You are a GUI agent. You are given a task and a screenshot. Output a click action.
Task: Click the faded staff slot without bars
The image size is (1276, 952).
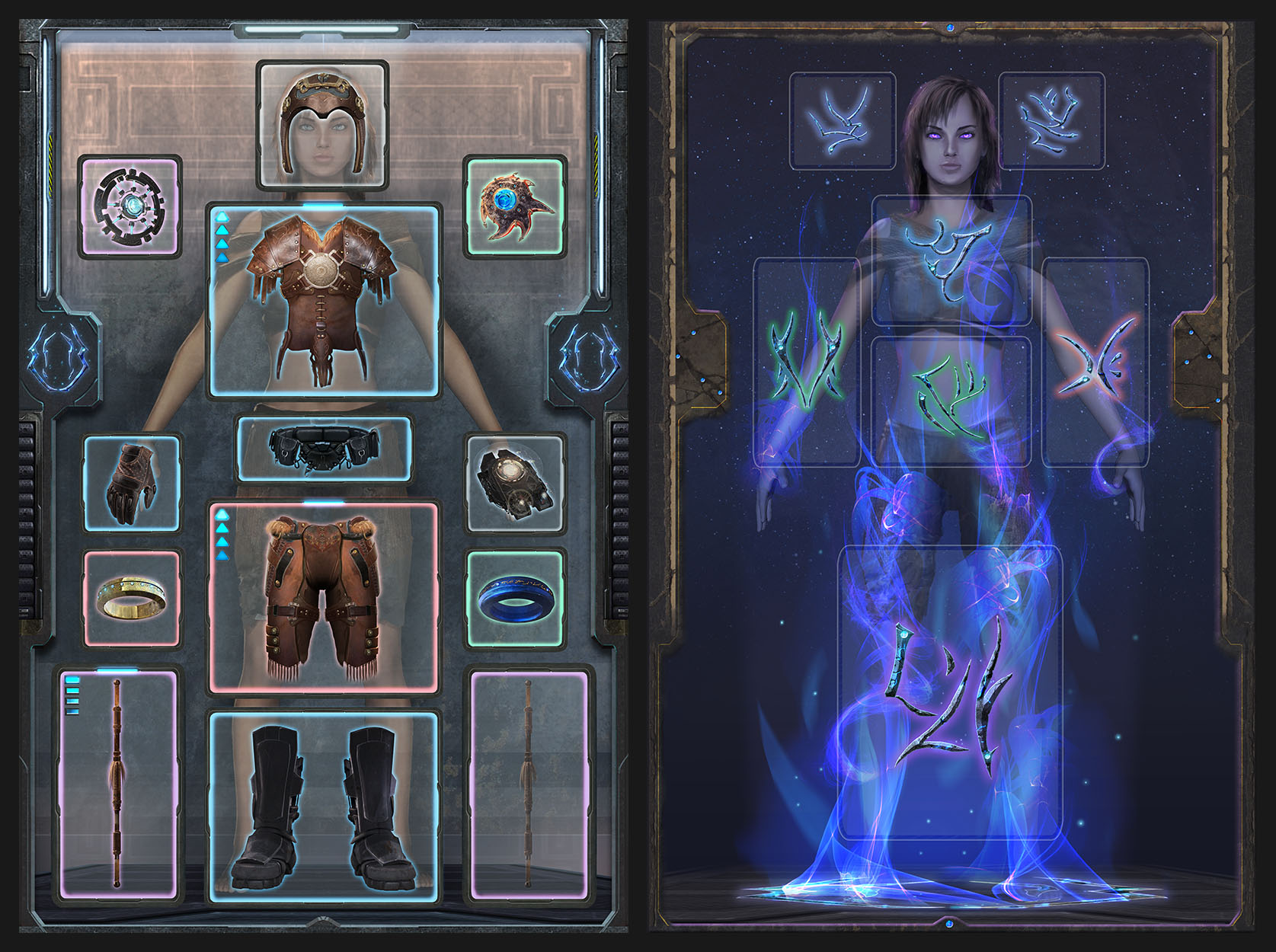point(529,784)
